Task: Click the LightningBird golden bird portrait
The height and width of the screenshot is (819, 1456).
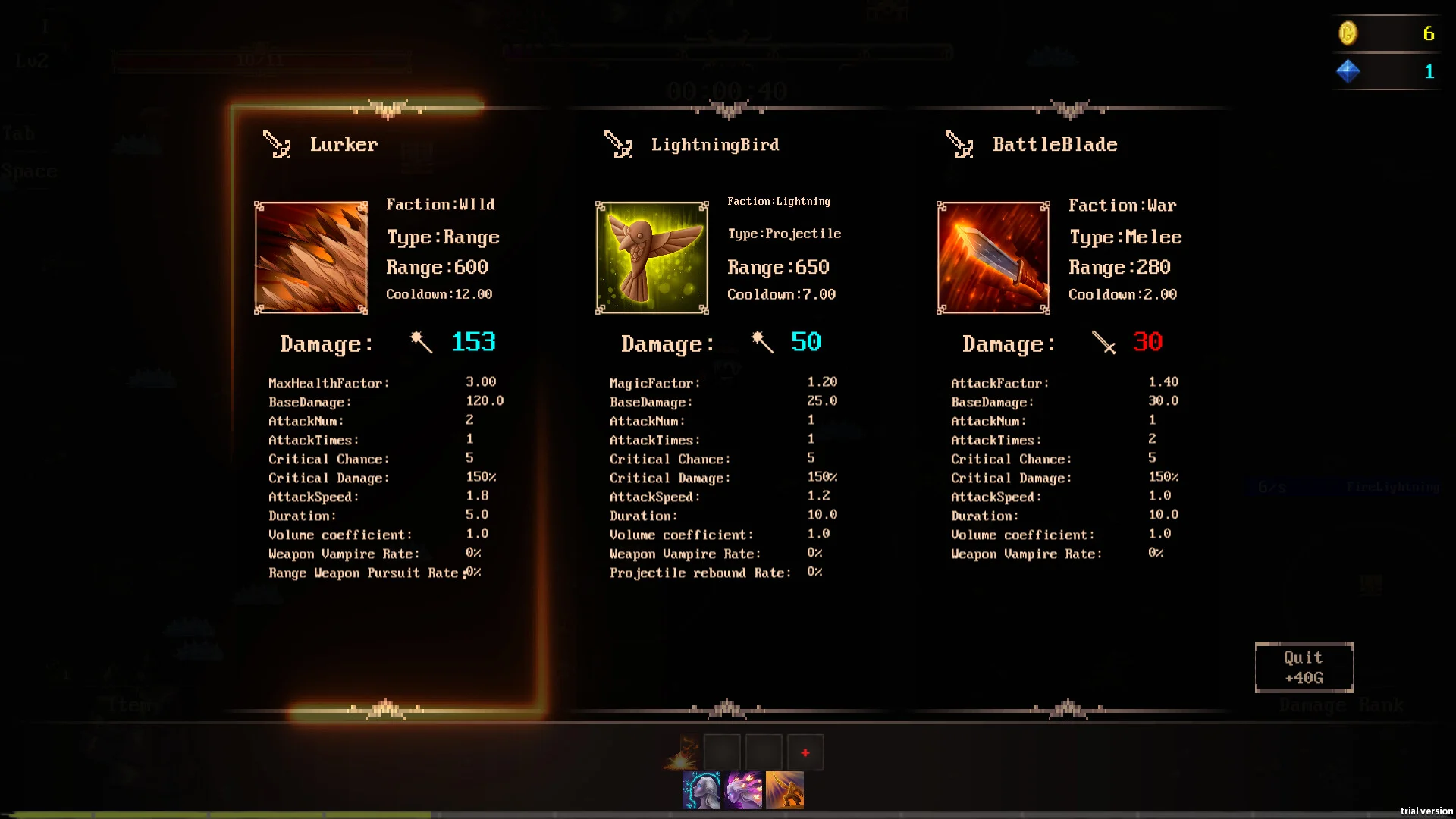Action: tap(652, 258)
